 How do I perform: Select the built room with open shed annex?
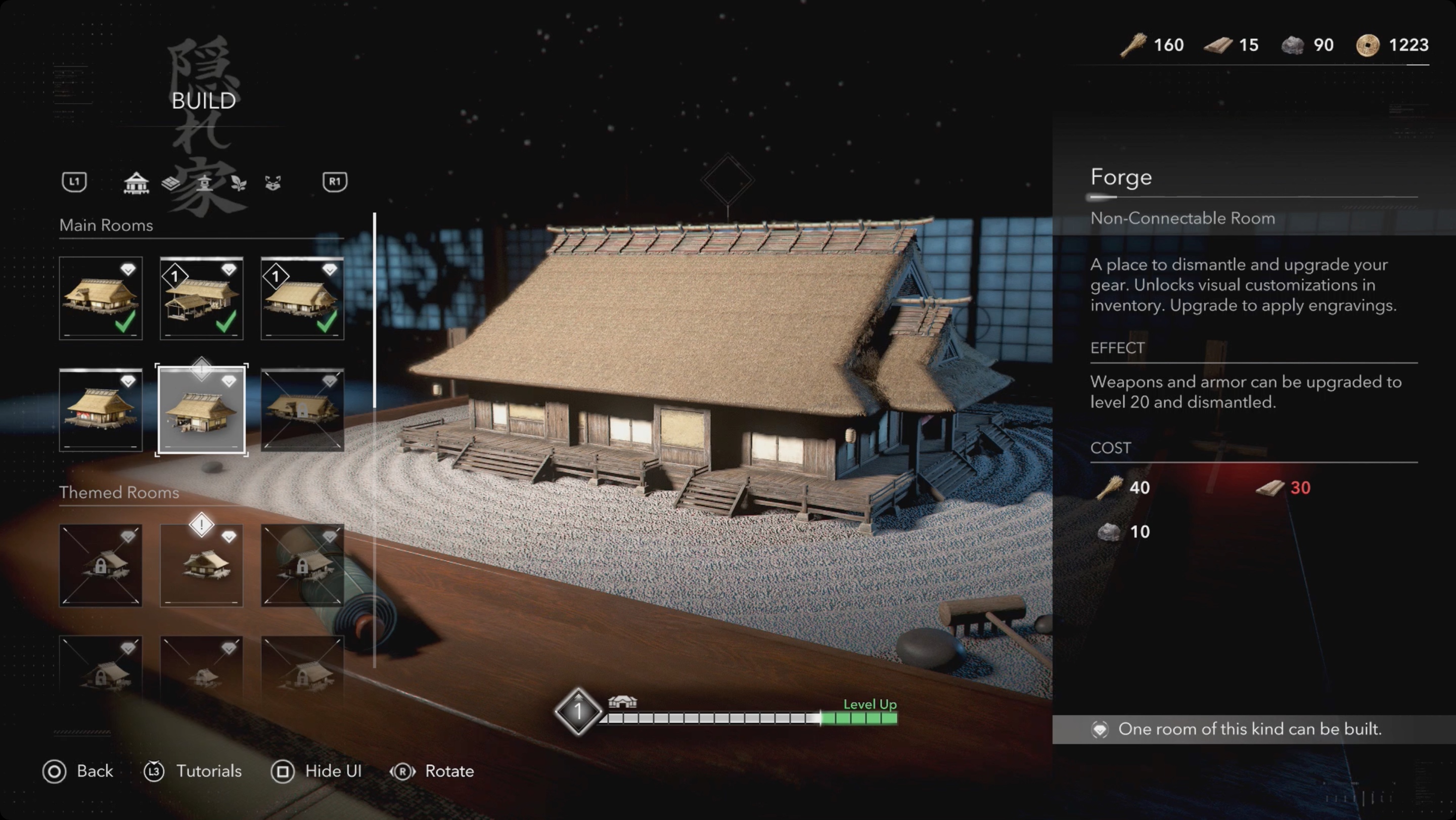[201, 298]
